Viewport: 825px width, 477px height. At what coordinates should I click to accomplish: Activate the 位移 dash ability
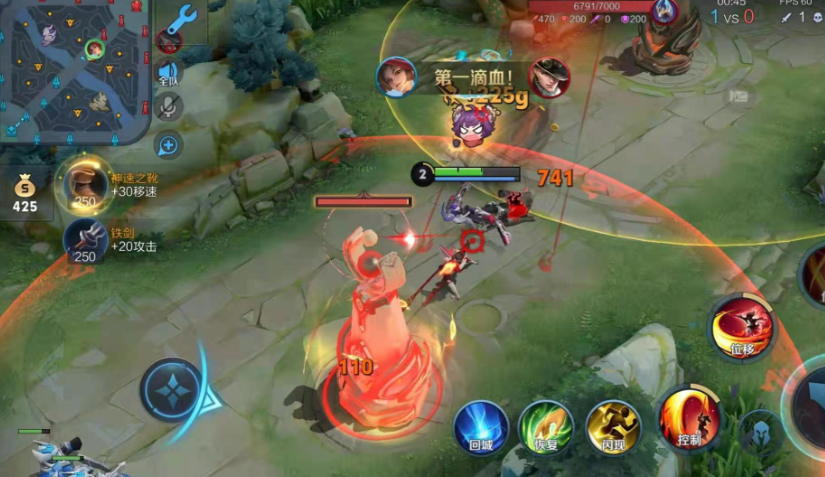coord(741,327)
